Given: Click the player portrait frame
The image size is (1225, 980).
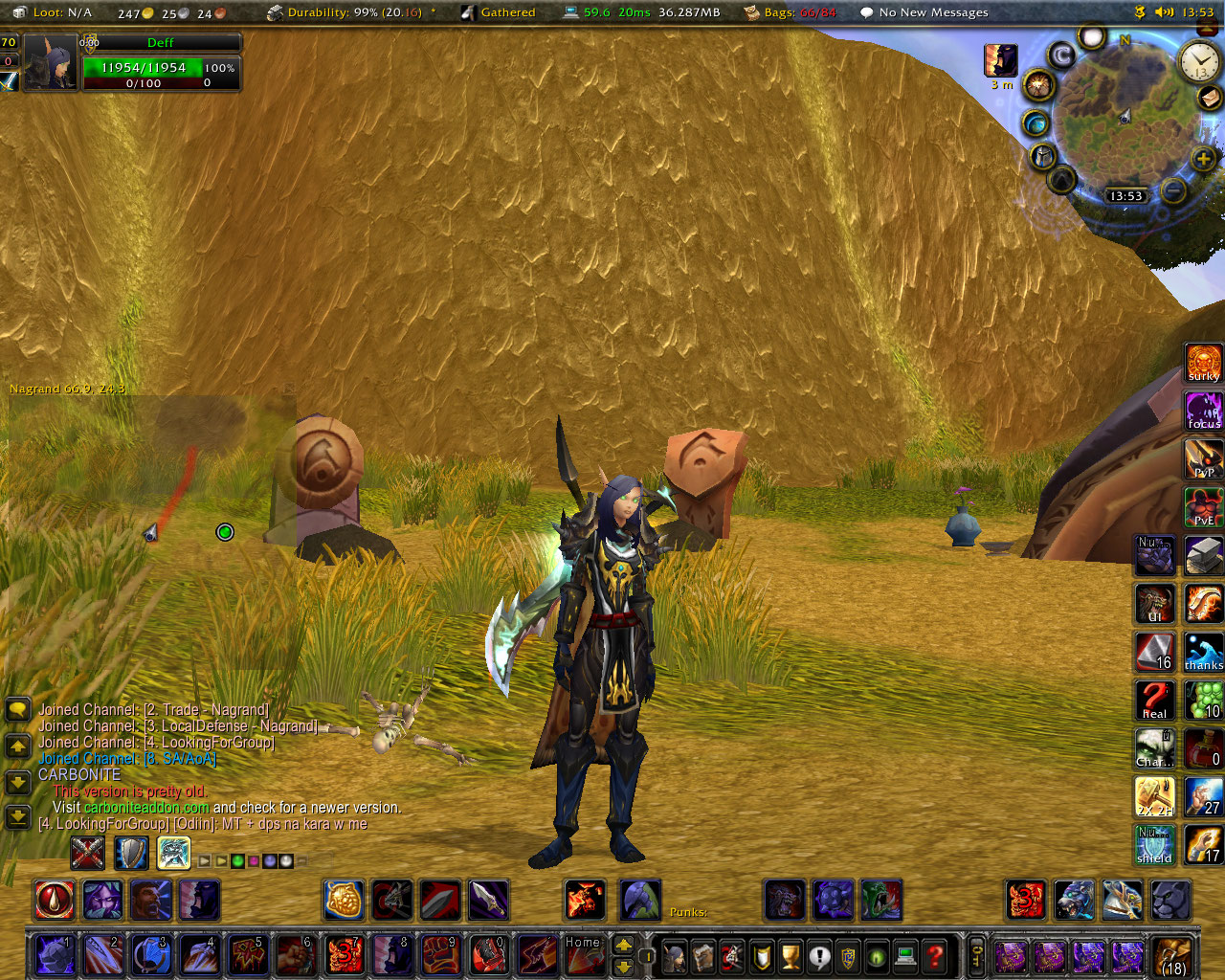Looking at the screenshot, I should (50, 62).
